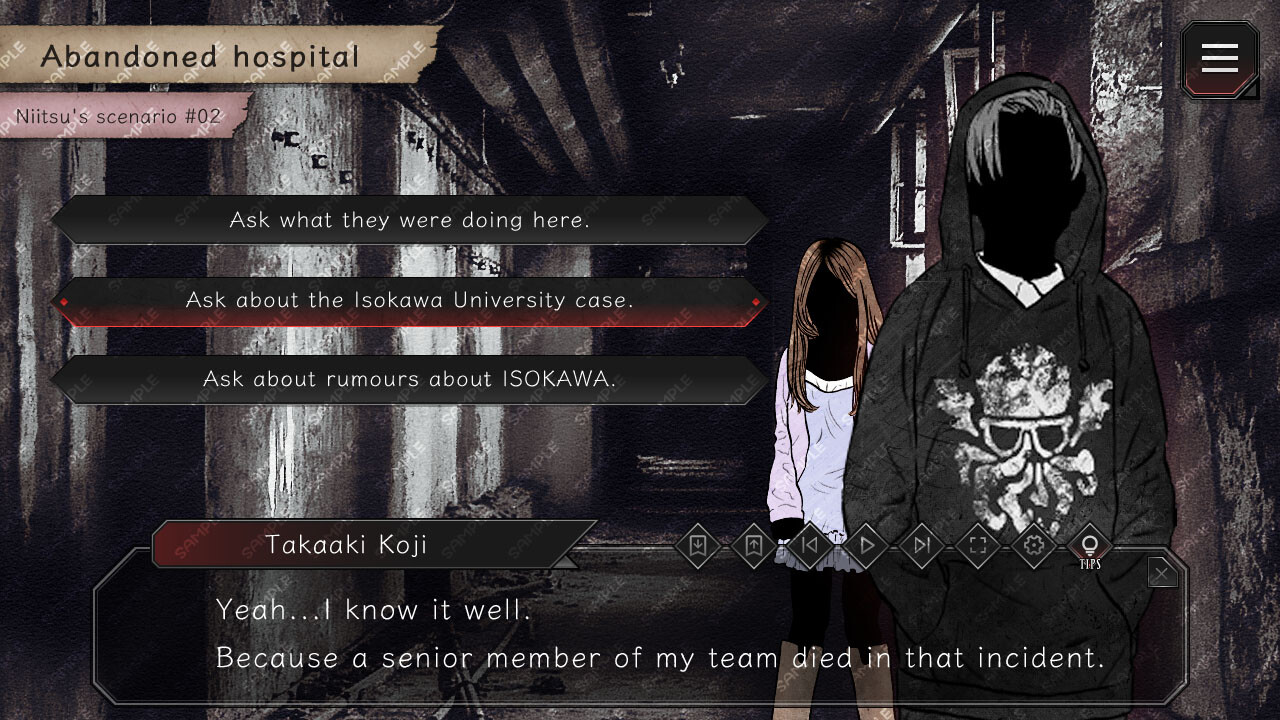Open the hamburger menu

[1219, 59]
